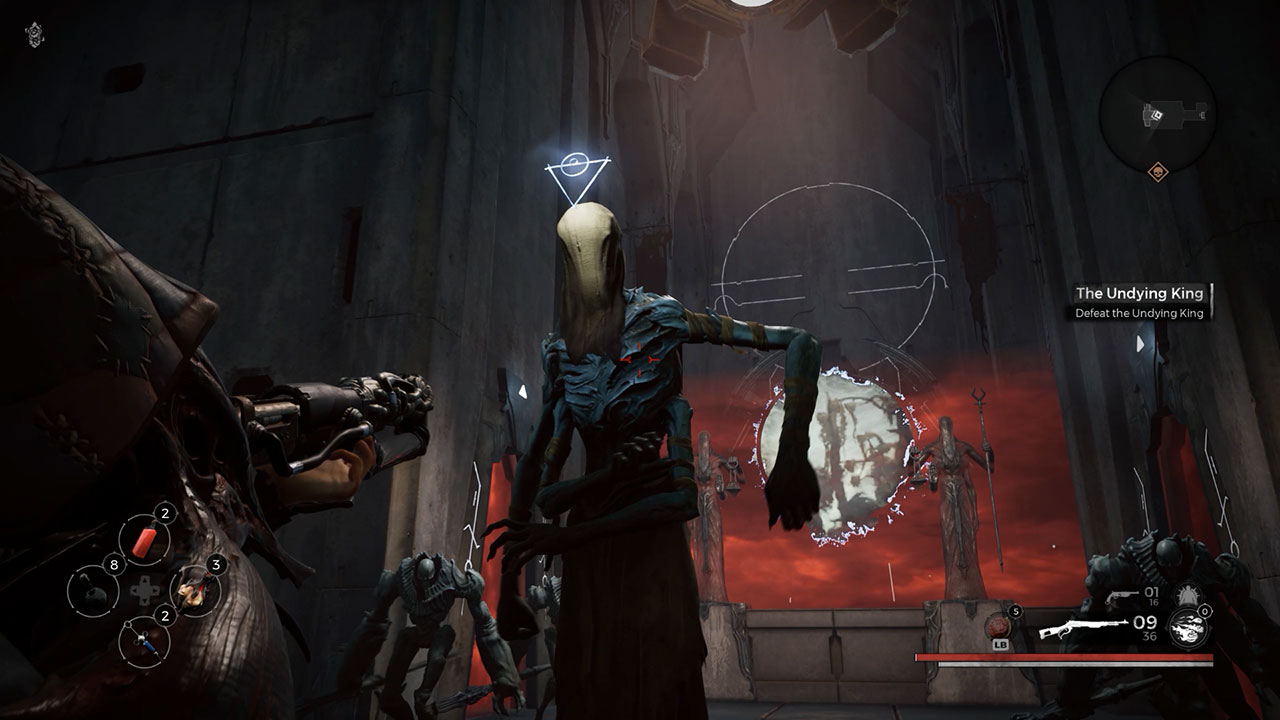Open The Undying King objective tracker
The width and height of the screenshot is (1280, 720).
coord(1138,302)
